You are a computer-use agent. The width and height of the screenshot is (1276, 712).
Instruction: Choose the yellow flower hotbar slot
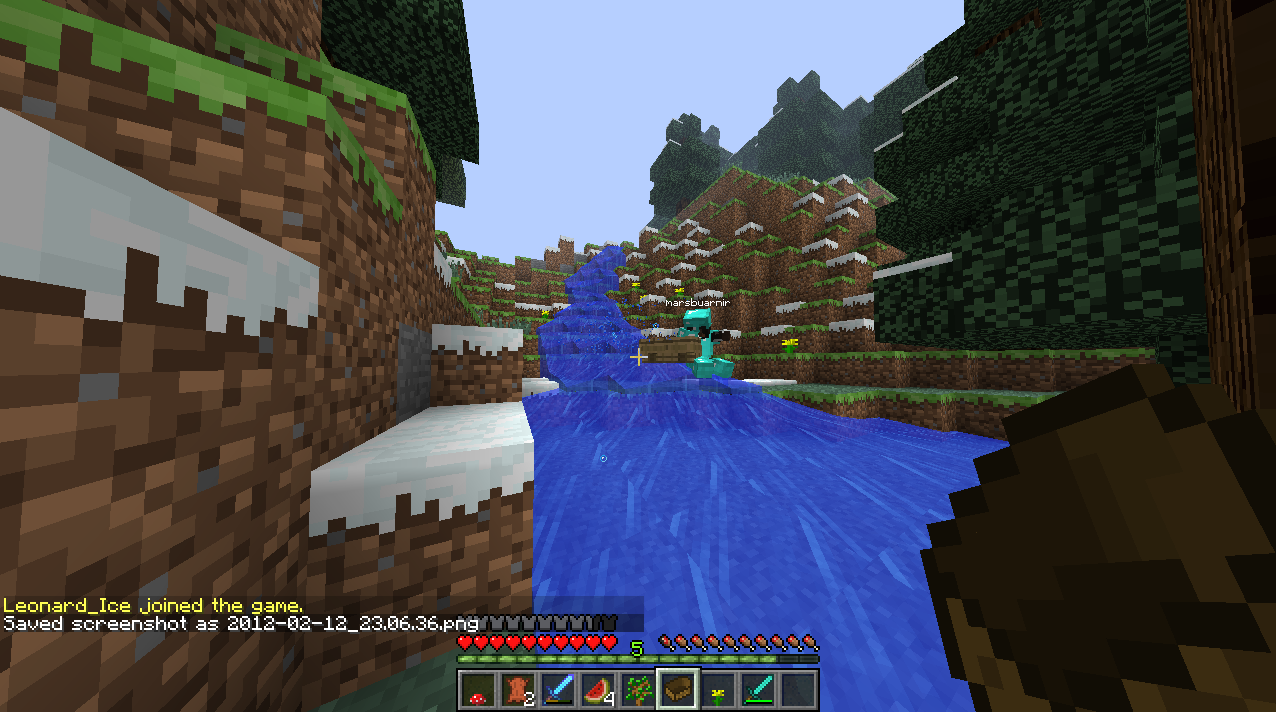[x=718, y=690]
